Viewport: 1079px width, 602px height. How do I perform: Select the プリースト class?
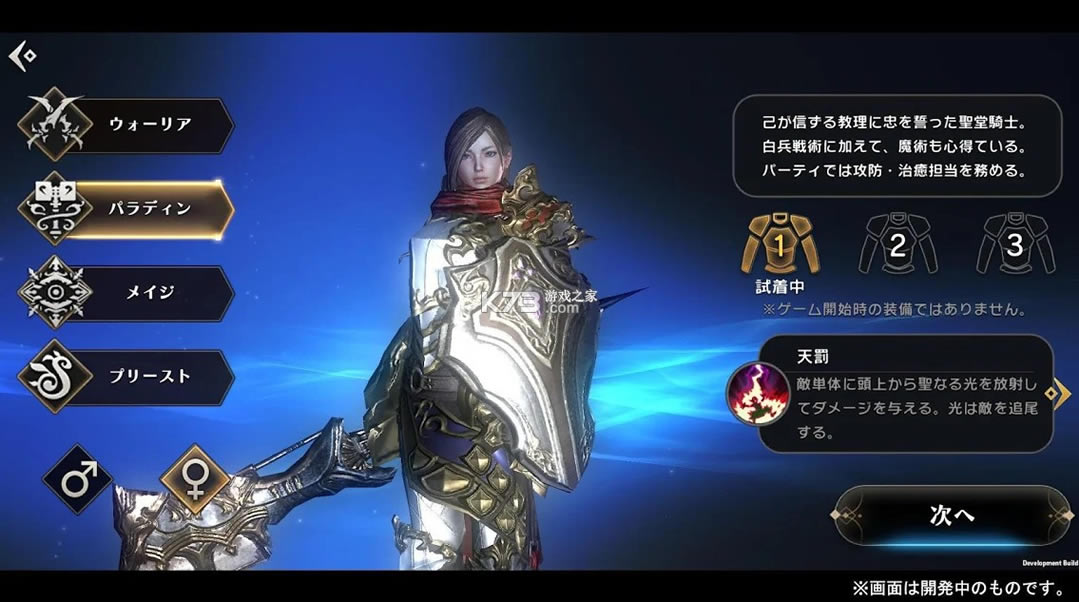(x=127, y=377)
